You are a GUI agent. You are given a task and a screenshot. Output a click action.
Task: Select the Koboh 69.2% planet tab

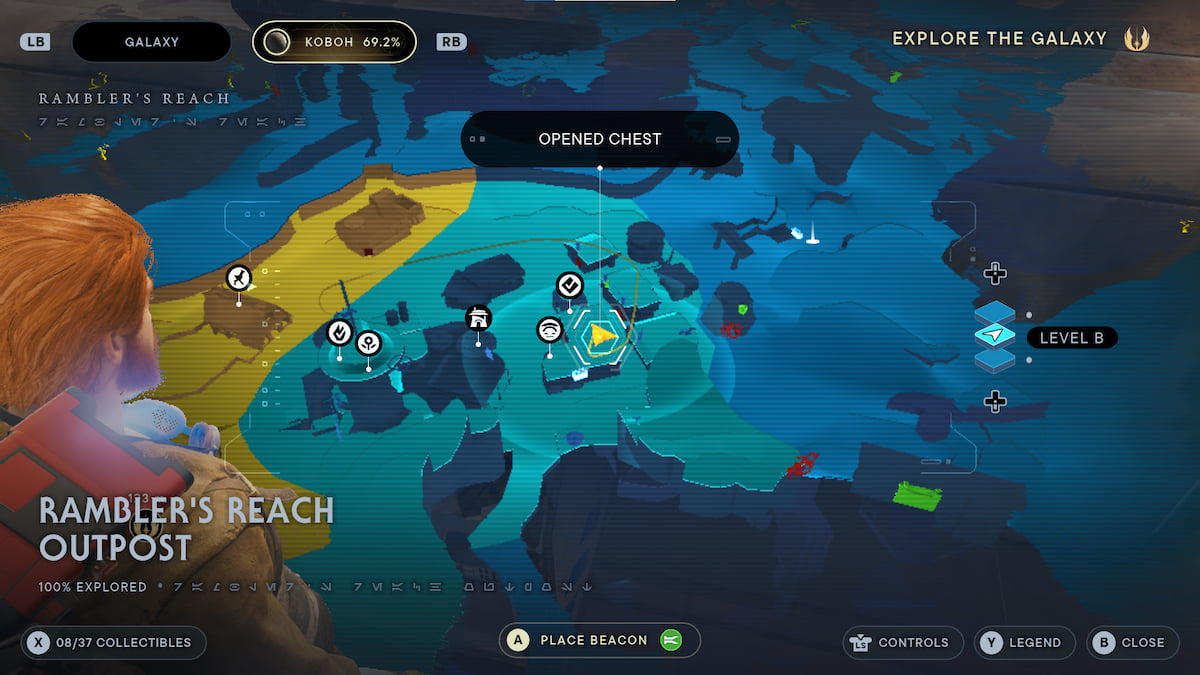[x=334, y=42]
